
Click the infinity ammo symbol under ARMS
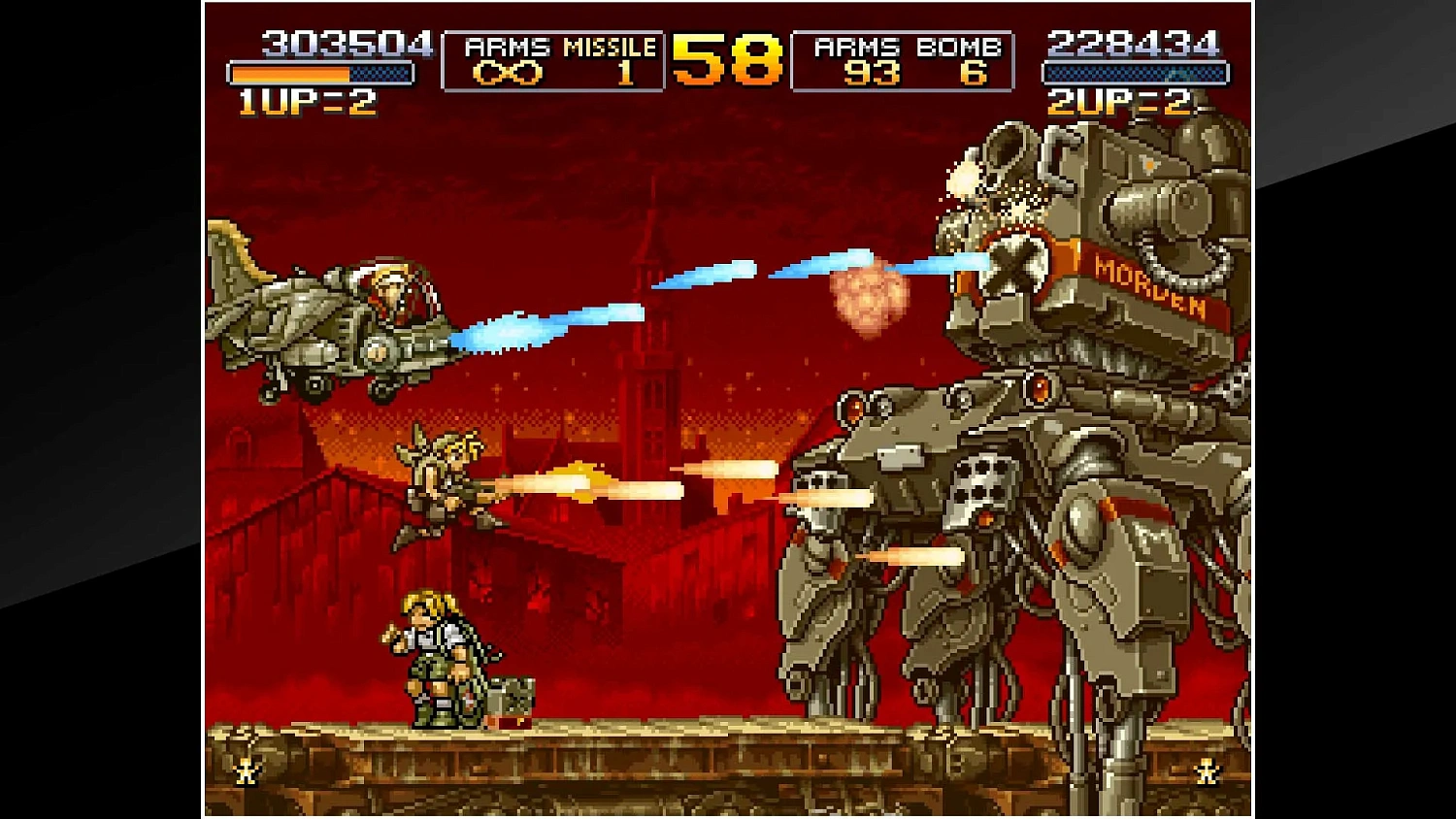pyautogui.click(x=507, y=72)
